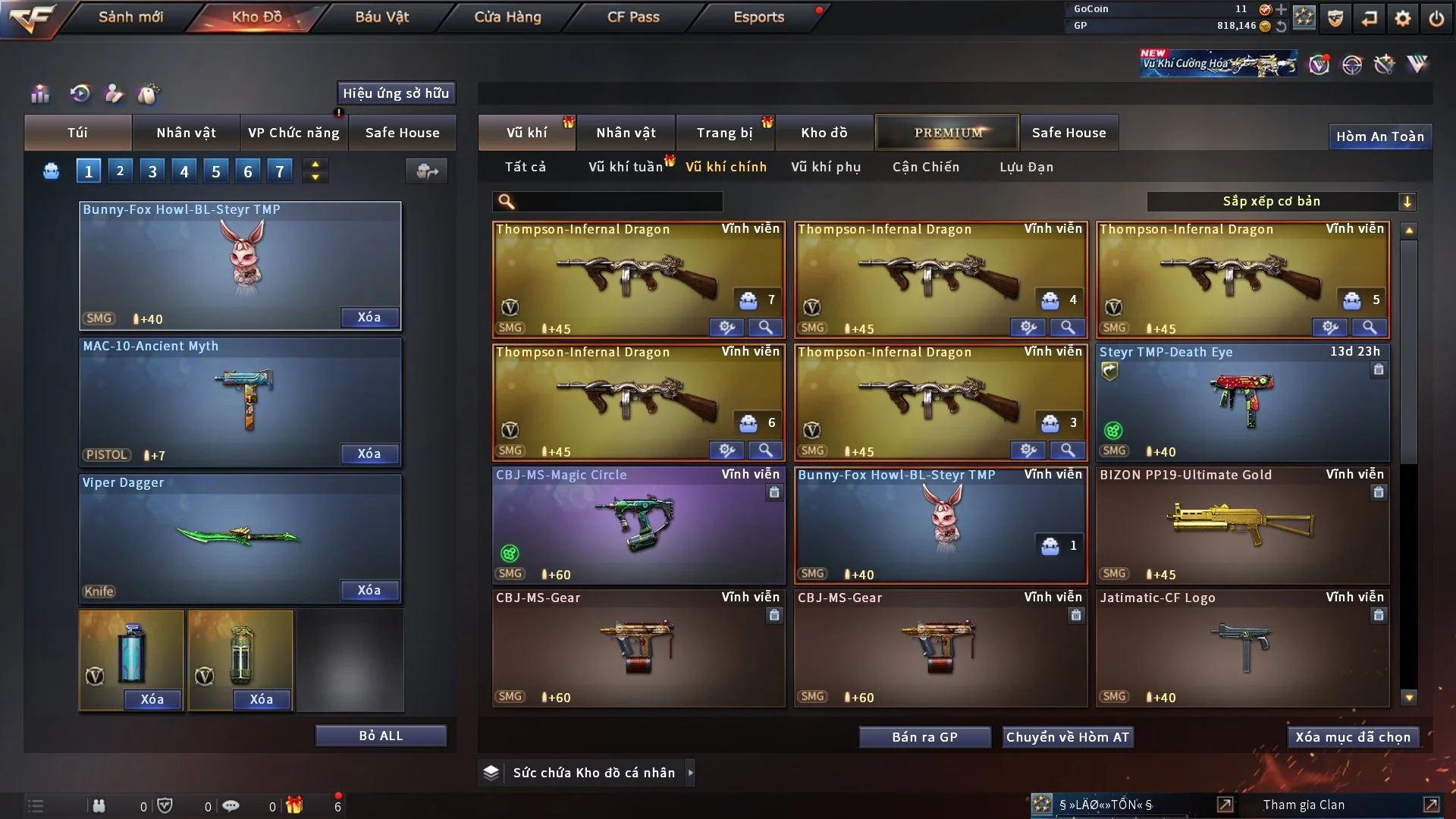The width and height of the screenshot is (1456, 819).
Task: Go to the Sảnh mới lobby
Action: pos(130,17)
